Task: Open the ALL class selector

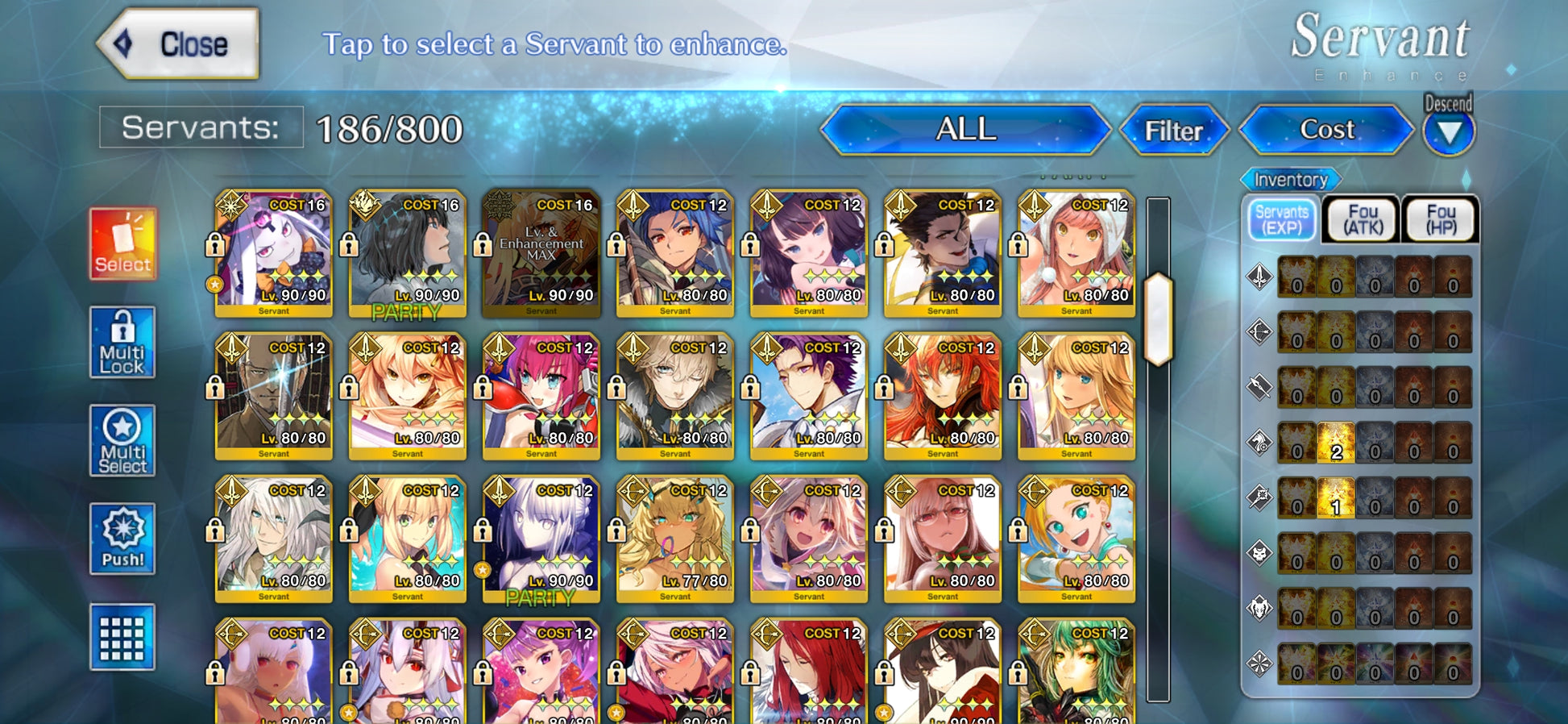Action: click(x=965, y=130)
